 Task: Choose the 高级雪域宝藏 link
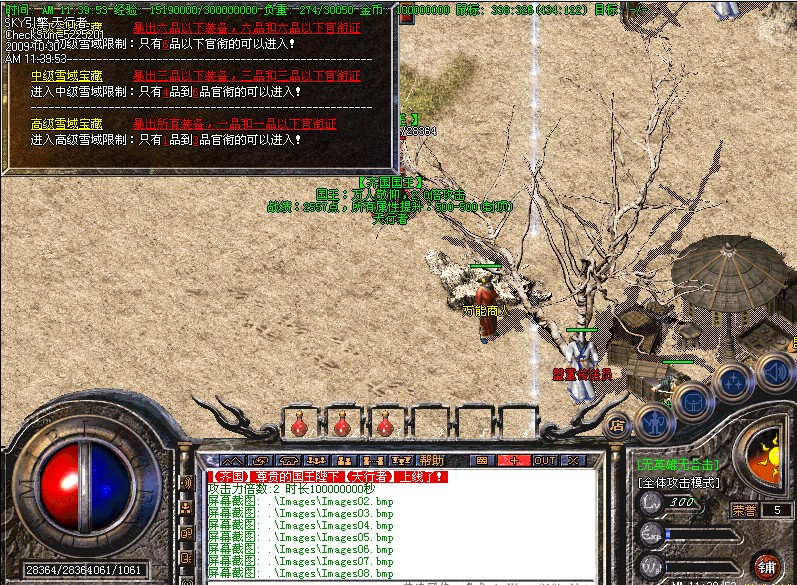coord(66,124)
